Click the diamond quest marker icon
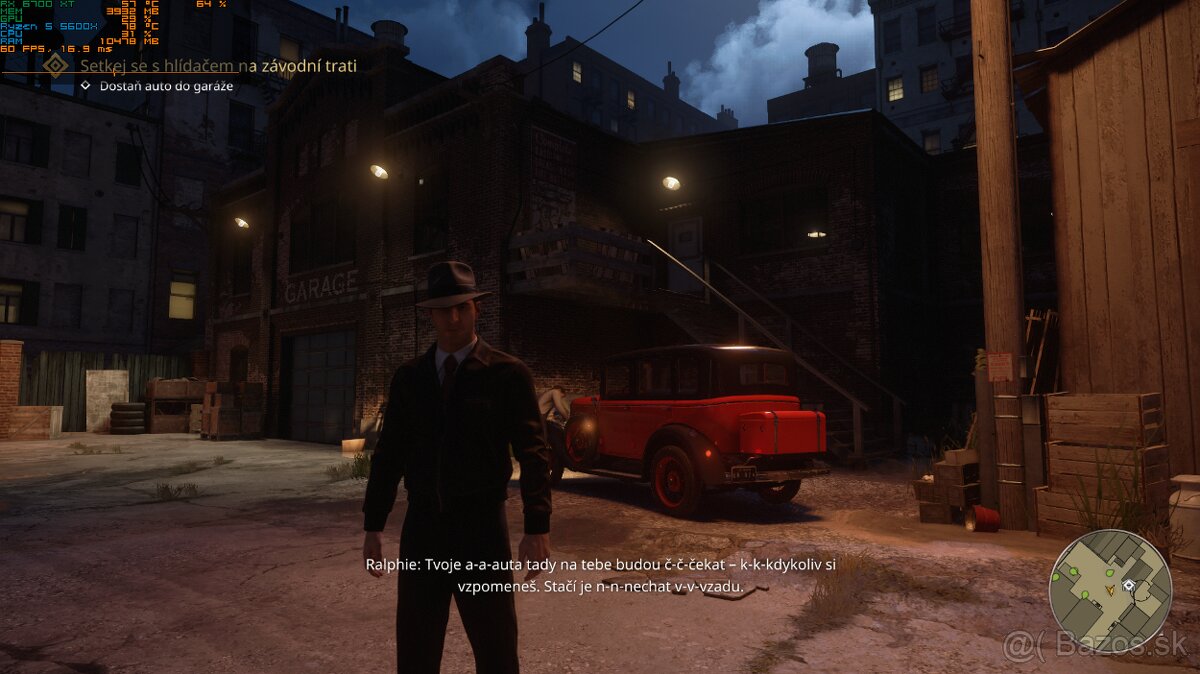The height and width of the screenshot is (674, 1200). pos(57,66)
